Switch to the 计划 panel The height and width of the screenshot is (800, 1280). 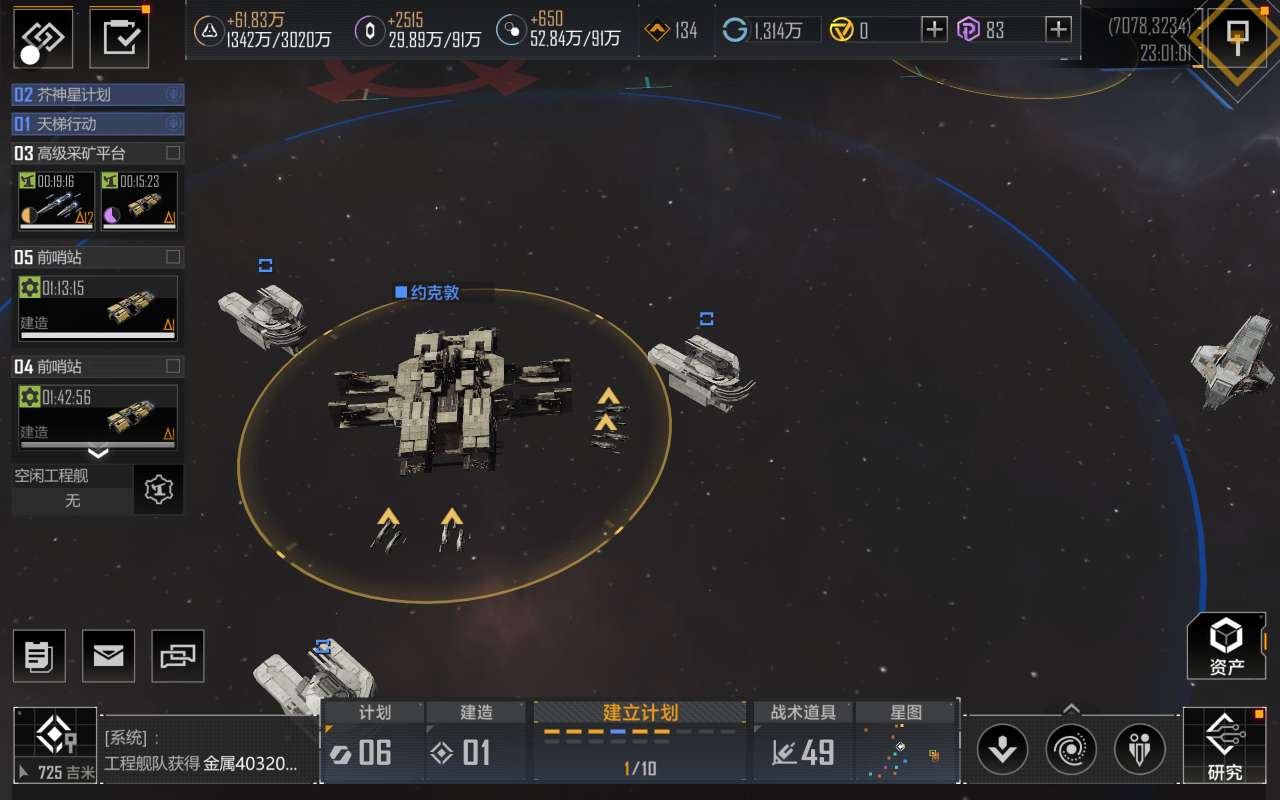point(373,742)
